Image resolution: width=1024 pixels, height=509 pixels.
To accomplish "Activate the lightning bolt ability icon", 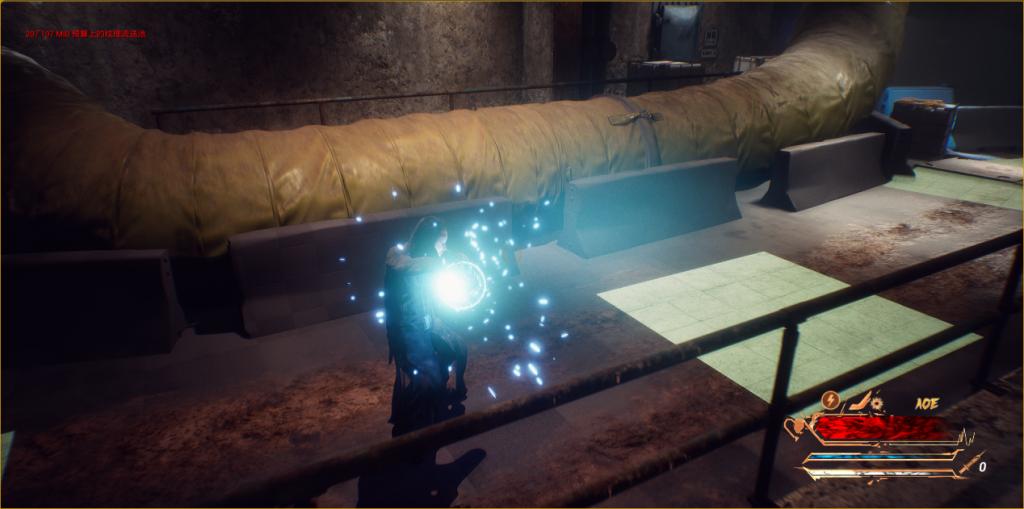I will 830,400.
